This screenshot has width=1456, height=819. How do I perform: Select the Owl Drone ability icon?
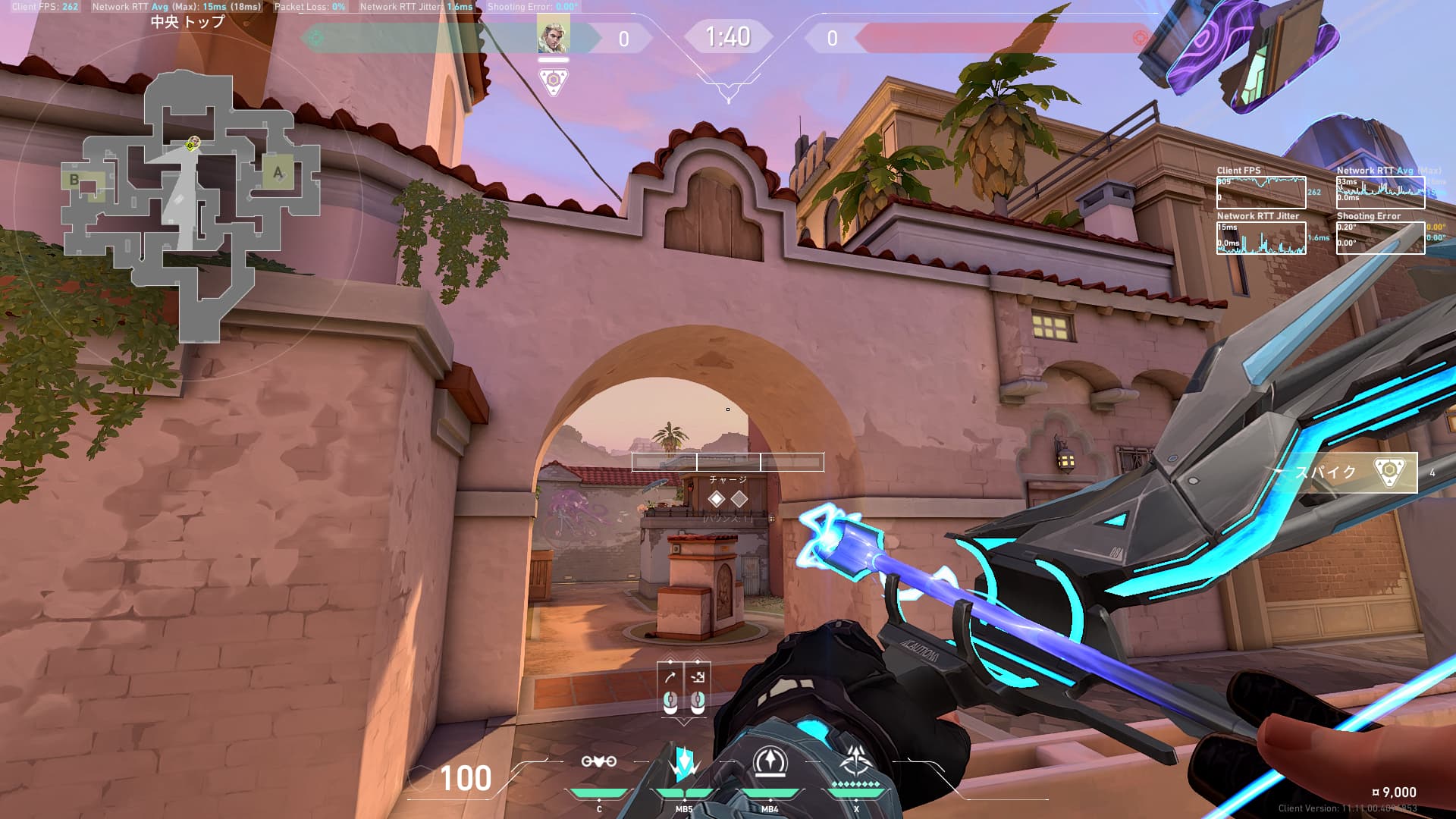598,761
